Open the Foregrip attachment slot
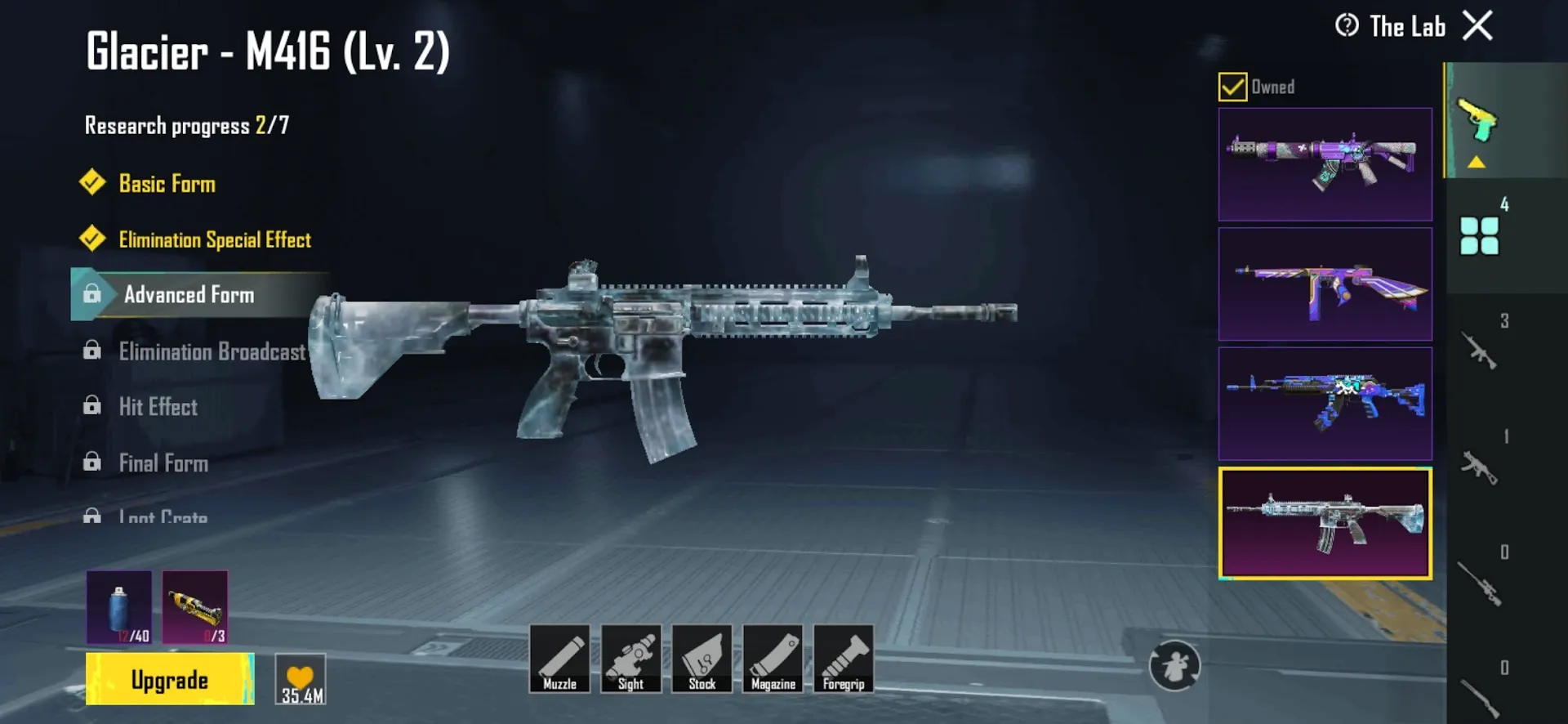 pyautogui.click(x=843, y=660)
